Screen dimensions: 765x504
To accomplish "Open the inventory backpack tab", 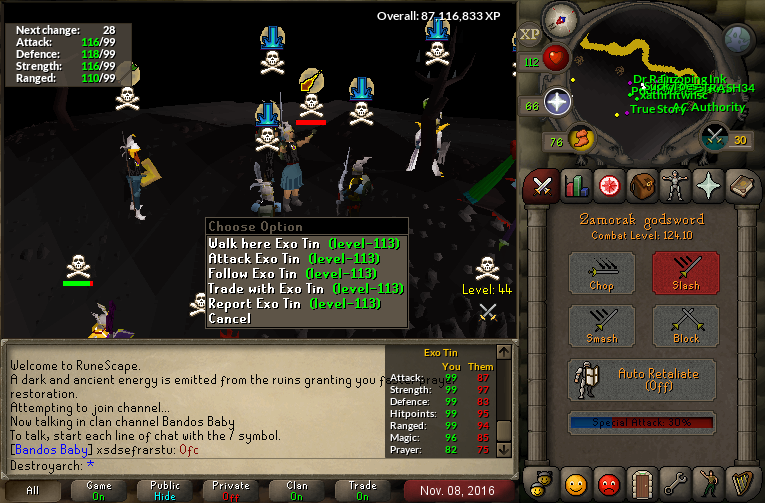I will [x=644, y=185].
